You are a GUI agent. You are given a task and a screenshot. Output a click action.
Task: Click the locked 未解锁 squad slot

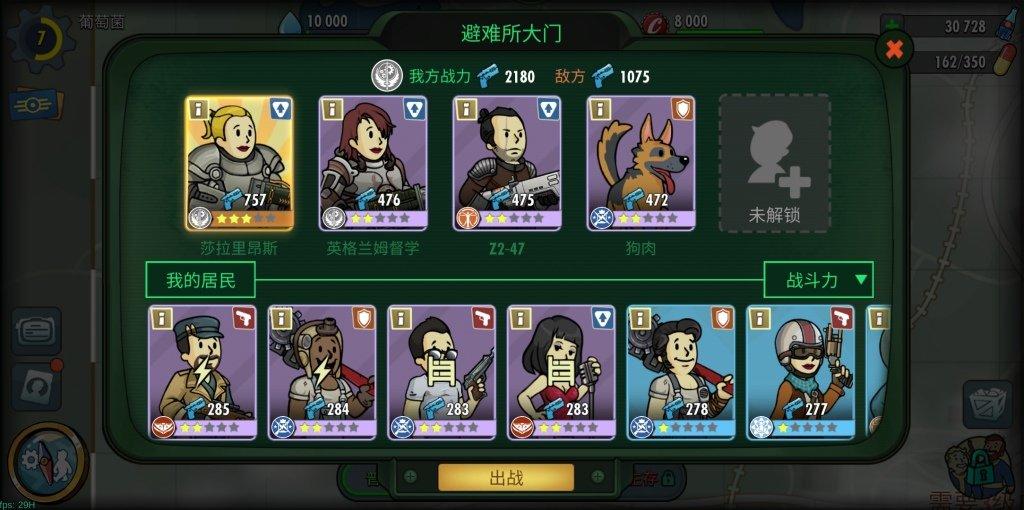775,164
